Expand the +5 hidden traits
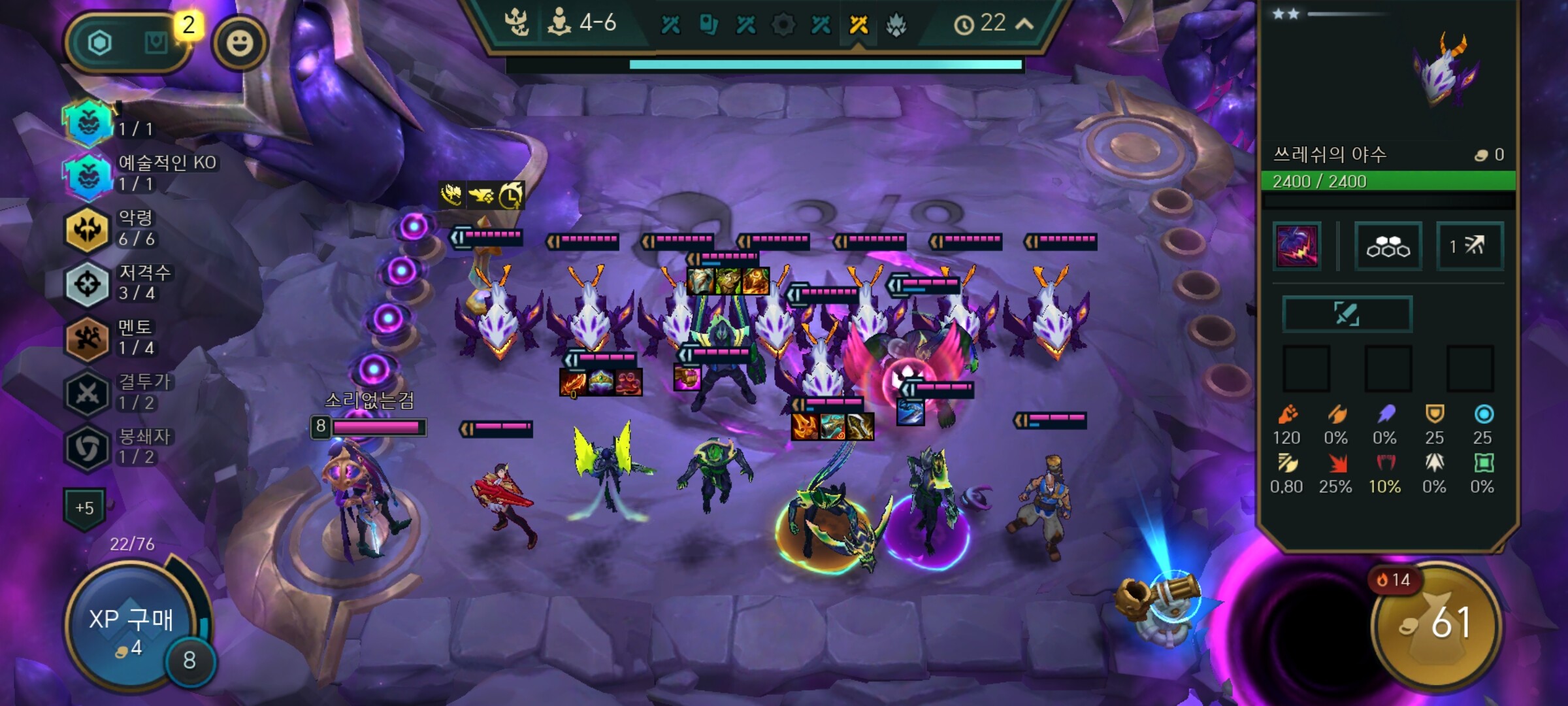 (84, 508)
